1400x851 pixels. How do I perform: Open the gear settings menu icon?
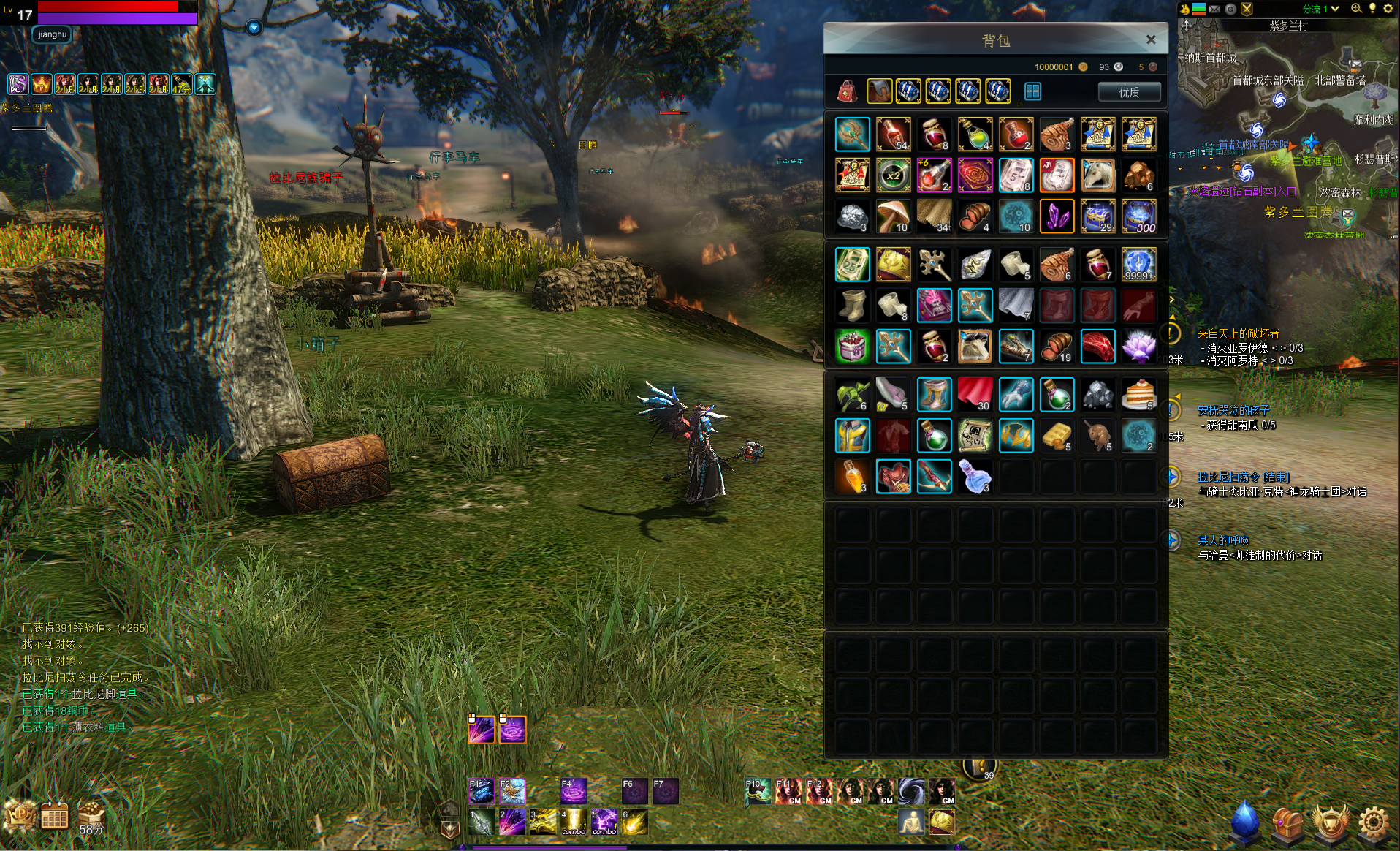click(1374, 823)
